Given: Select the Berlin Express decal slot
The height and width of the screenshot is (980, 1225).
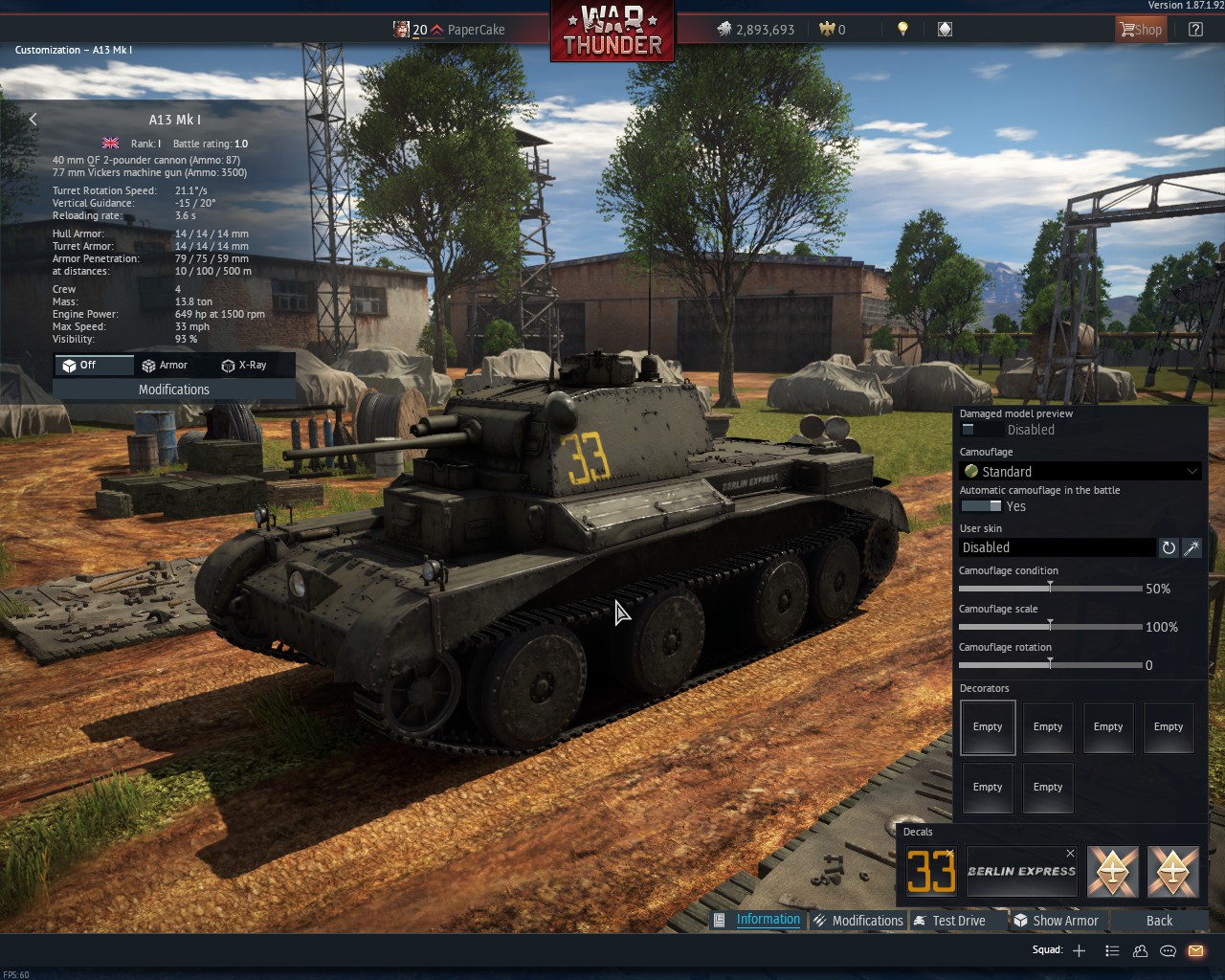Looking at the screenshot, I should [1021, 871].
